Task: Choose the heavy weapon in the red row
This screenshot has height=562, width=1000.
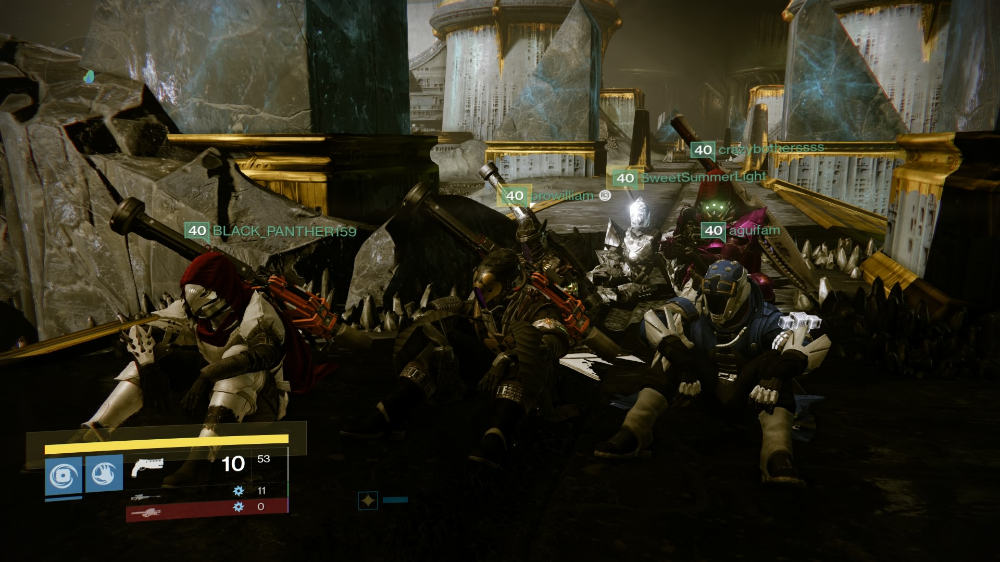Action: (x=145, y=510)
